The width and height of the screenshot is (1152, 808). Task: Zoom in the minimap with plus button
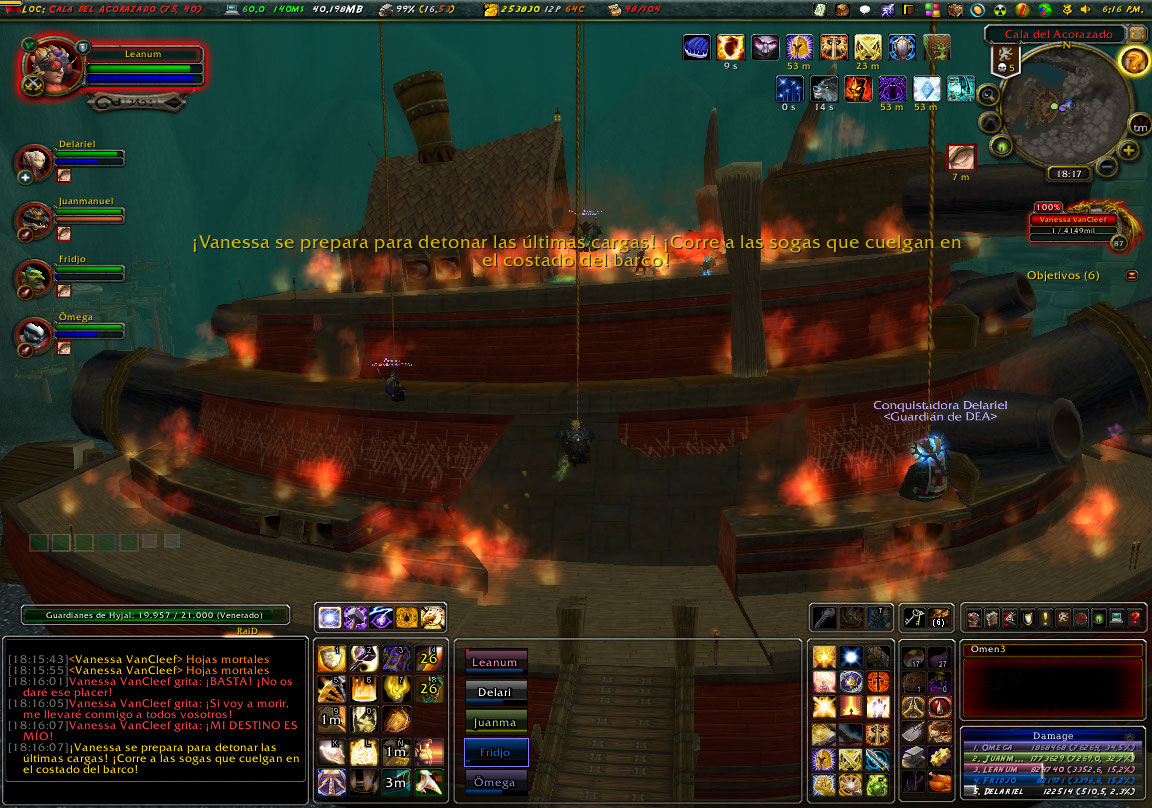[1129, 151]
